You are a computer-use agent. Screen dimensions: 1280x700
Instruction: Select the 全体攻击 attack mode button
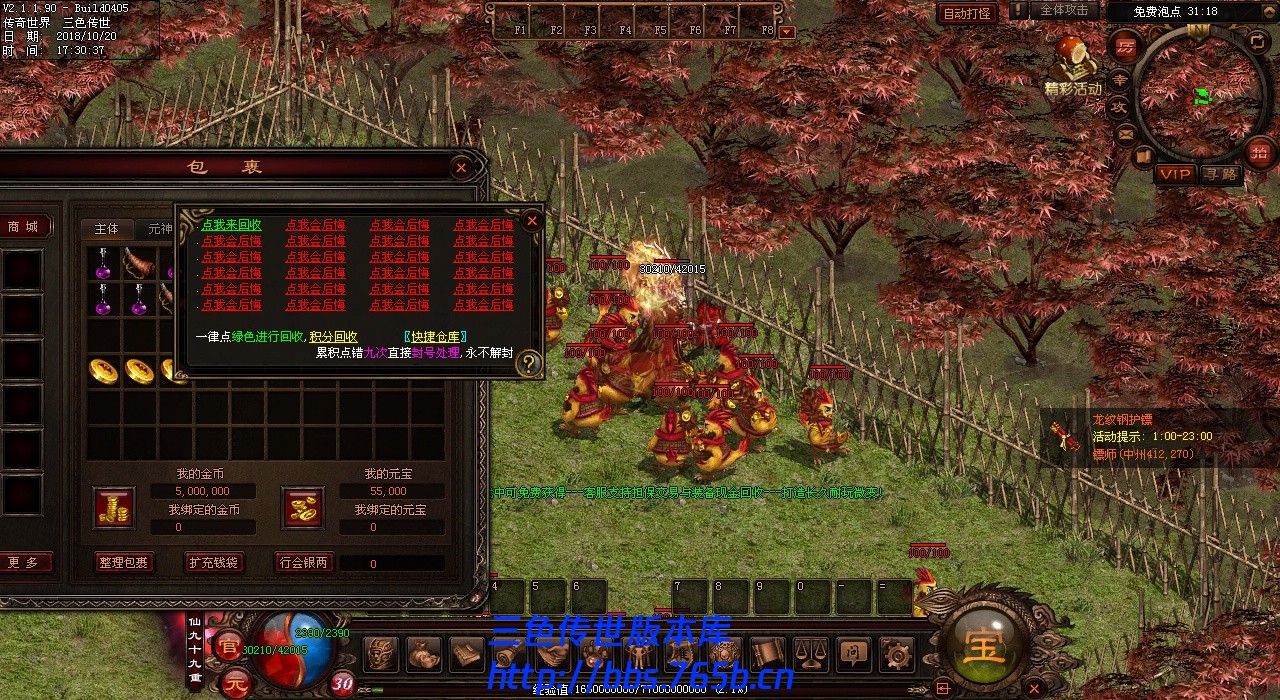tap(1063, 11)
